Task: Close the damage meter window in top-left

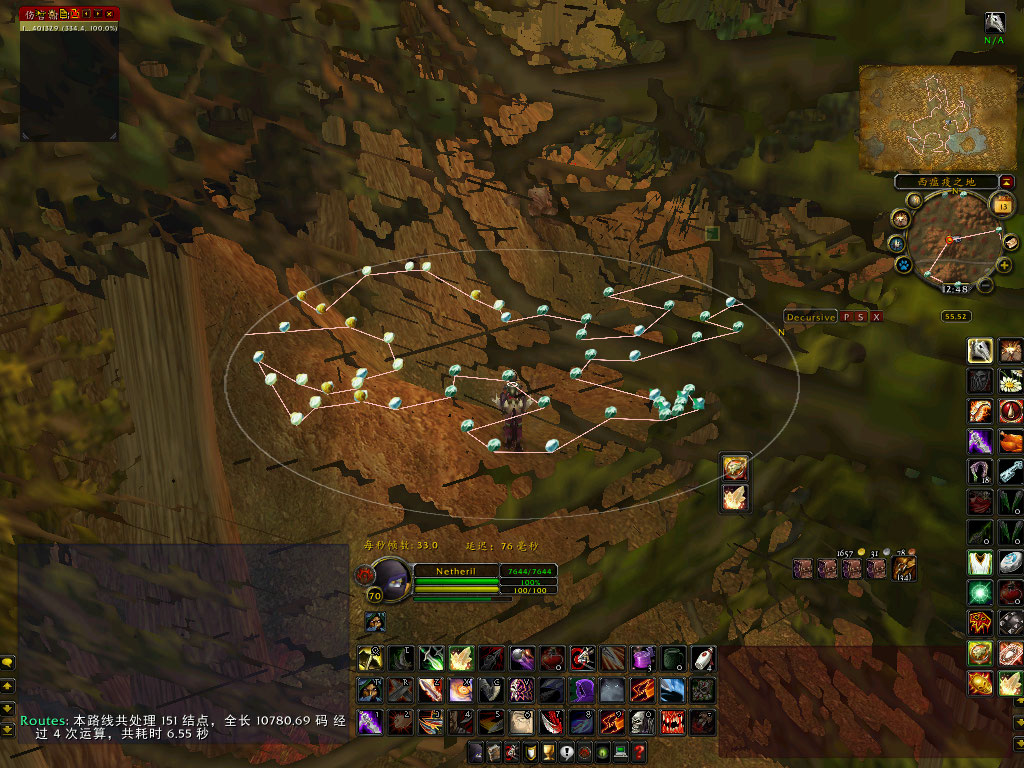Action: click(x=108, y=13)
